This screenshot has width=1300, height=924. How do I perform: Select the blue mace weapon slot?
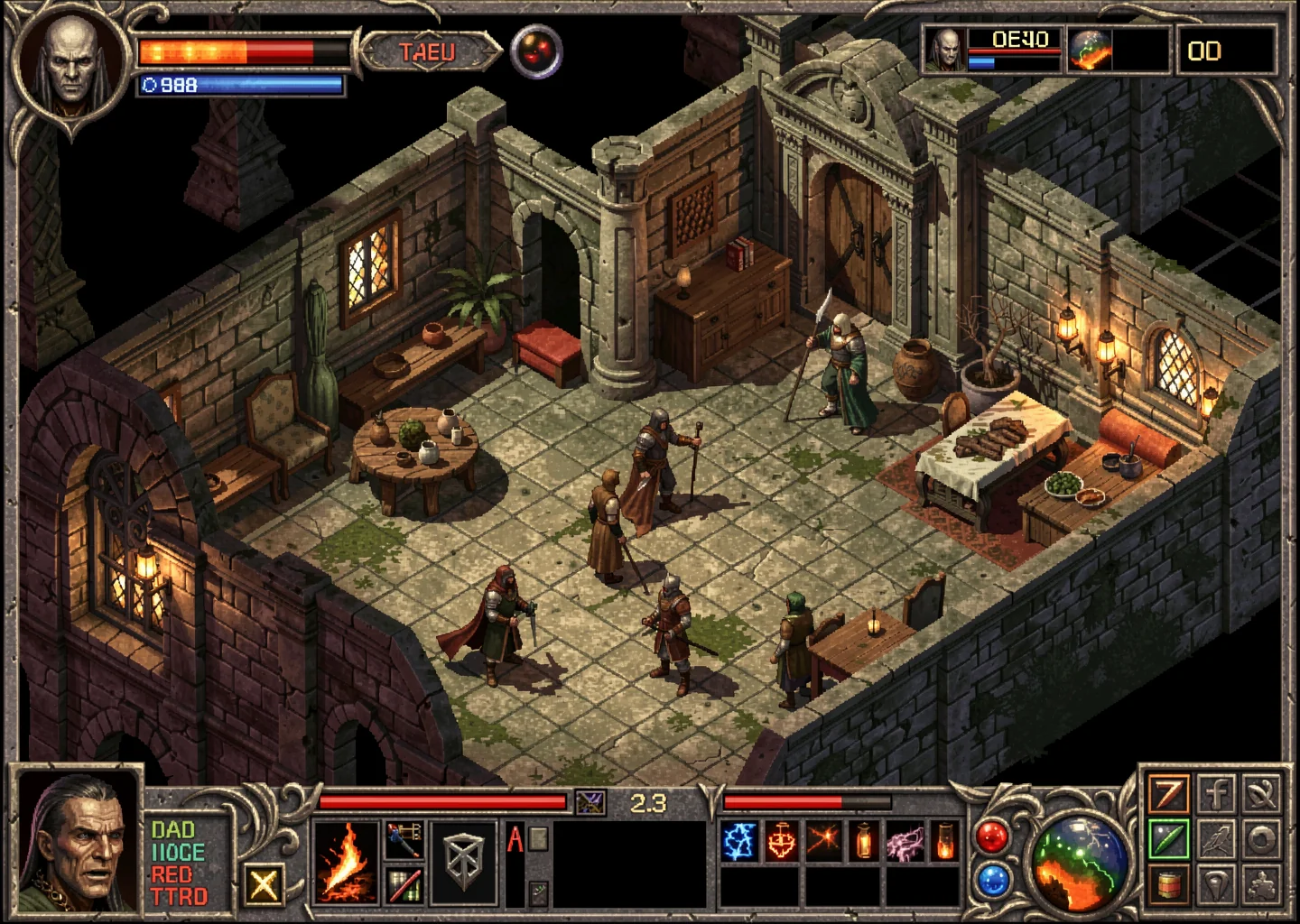click(404, 839)
